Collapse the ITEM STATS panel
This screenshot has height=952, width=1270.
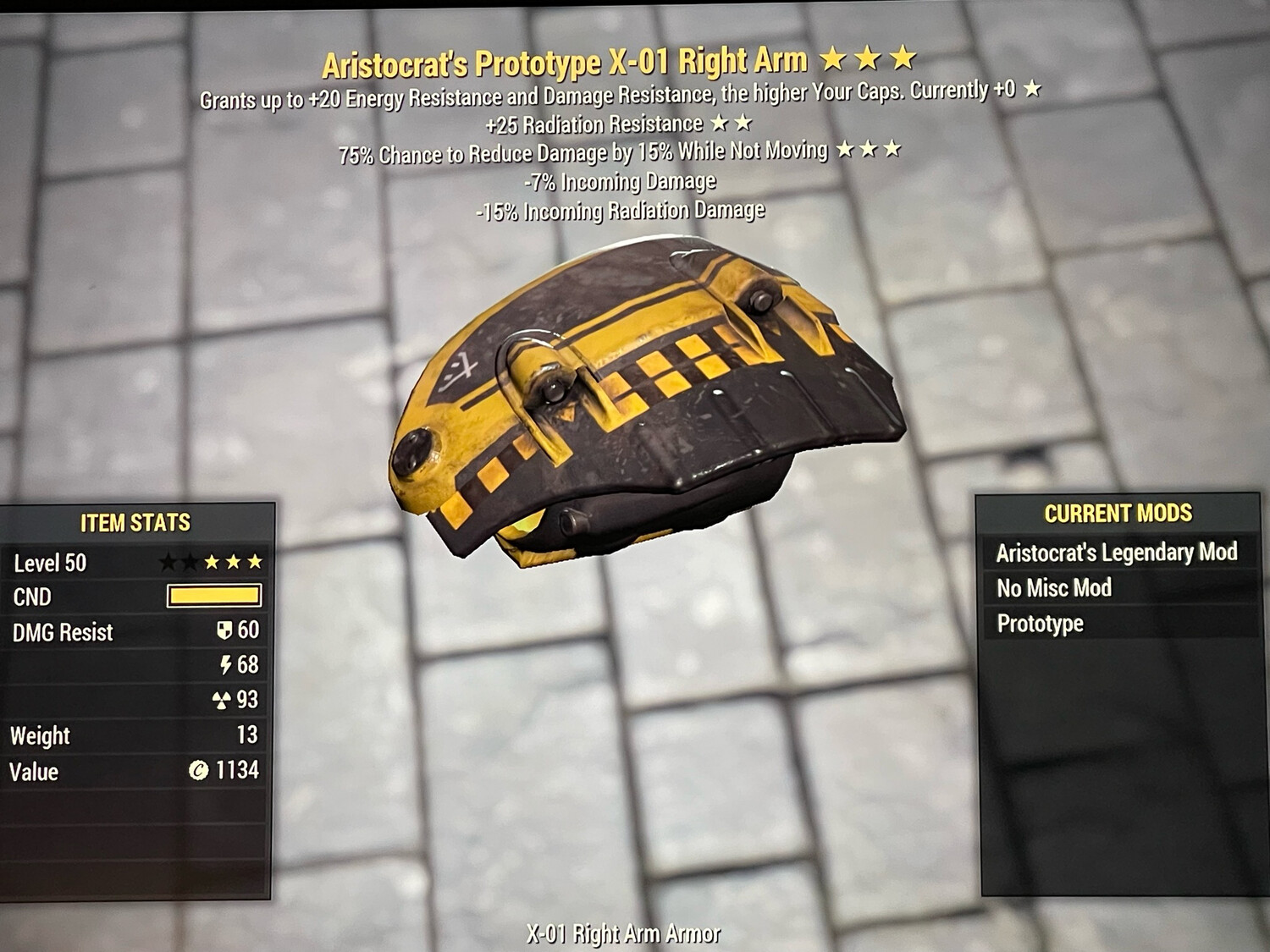tap(135, 523)
